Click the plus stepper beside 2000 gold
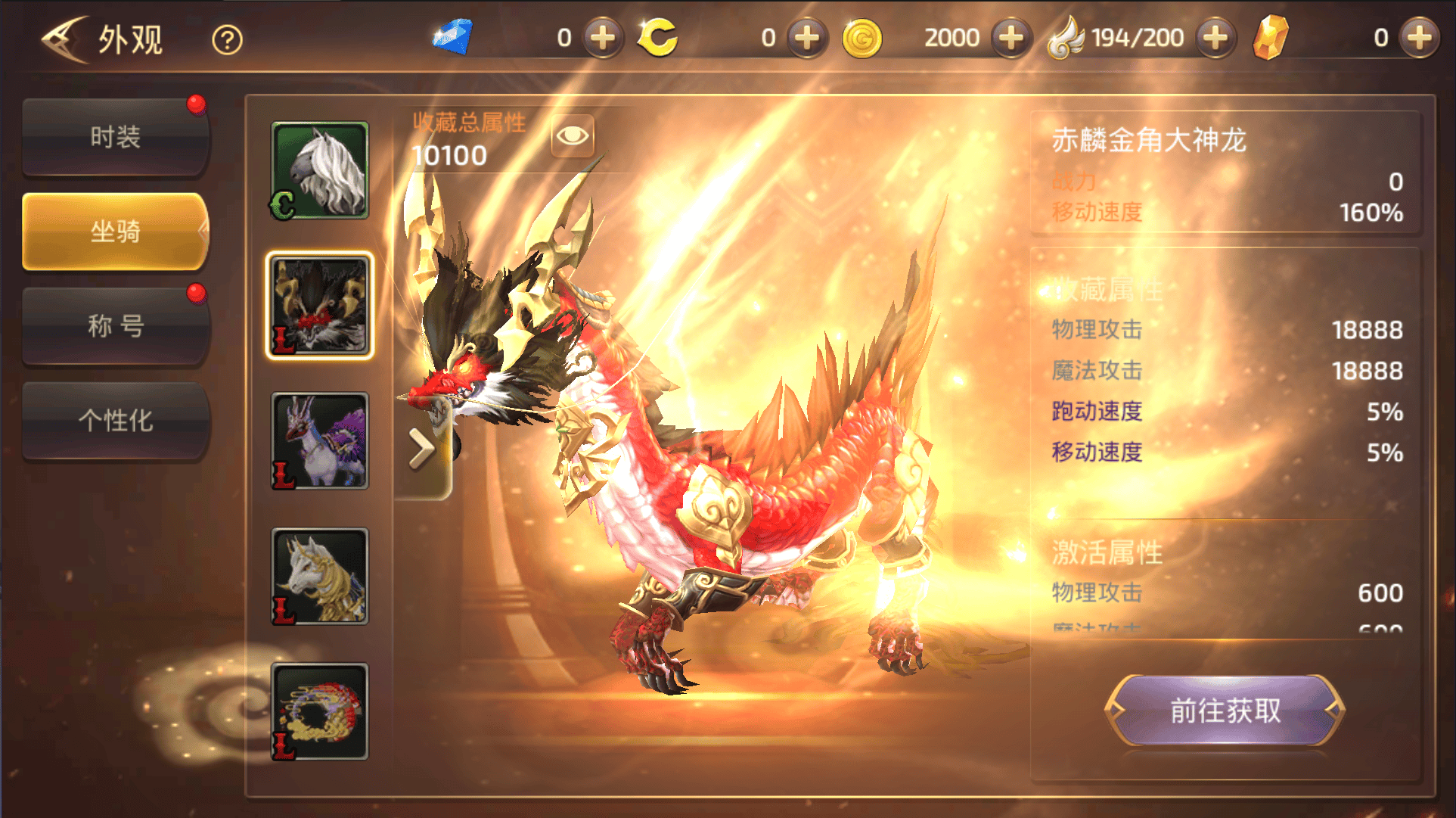This screenshot has height=818, width=1456. pos(1011,37)
